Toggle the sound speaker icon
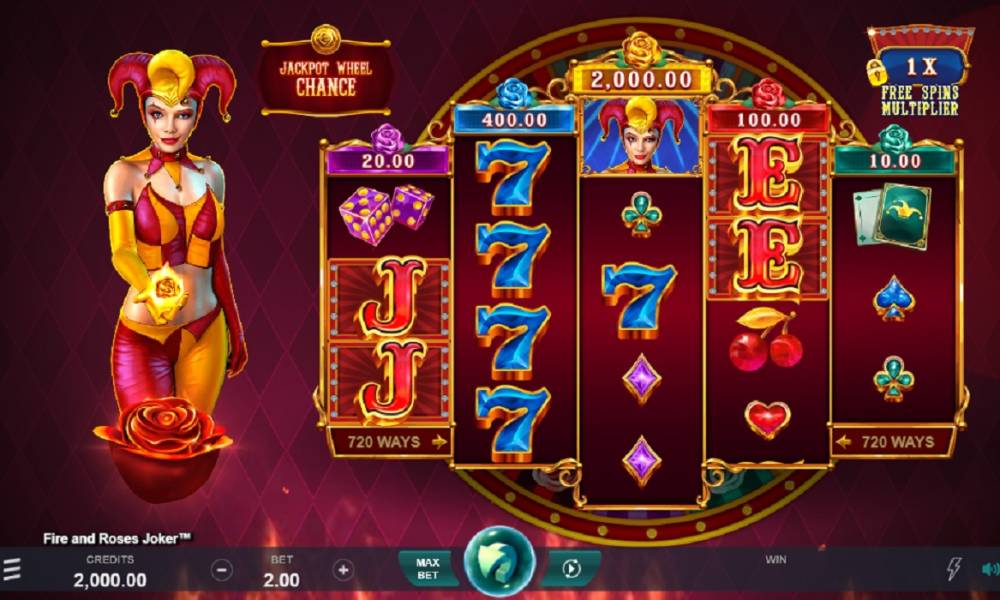The image size is (1000, 600). pos(989,570)
